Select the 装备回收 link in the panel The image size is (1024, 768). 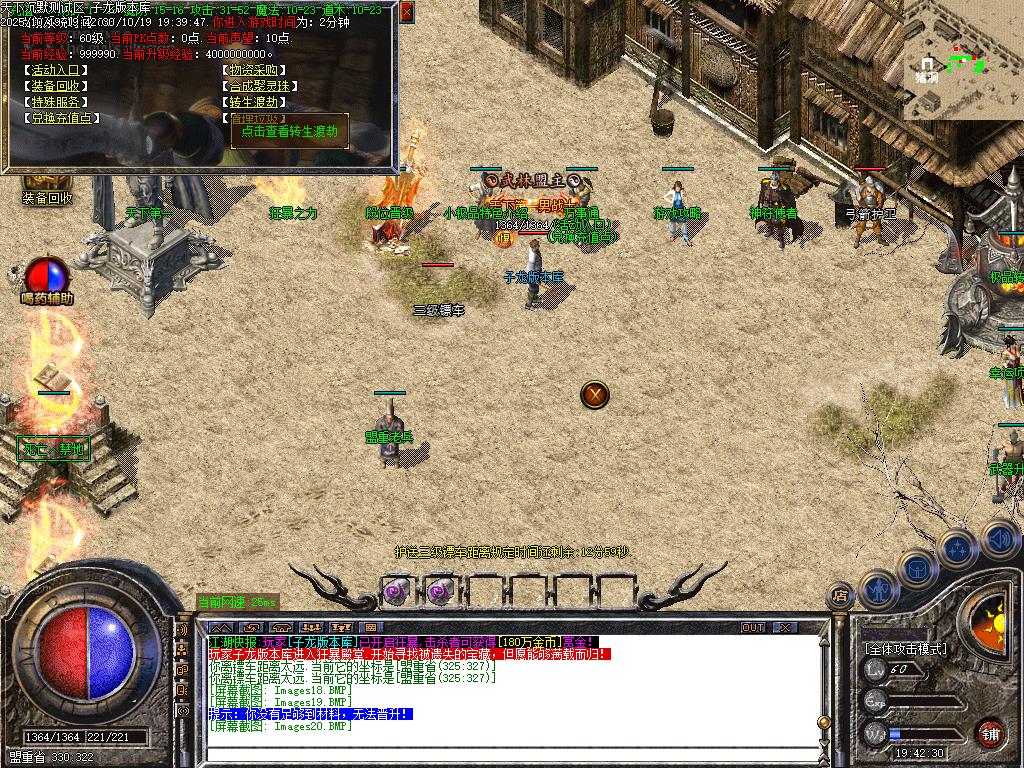(x=59, y=87)
